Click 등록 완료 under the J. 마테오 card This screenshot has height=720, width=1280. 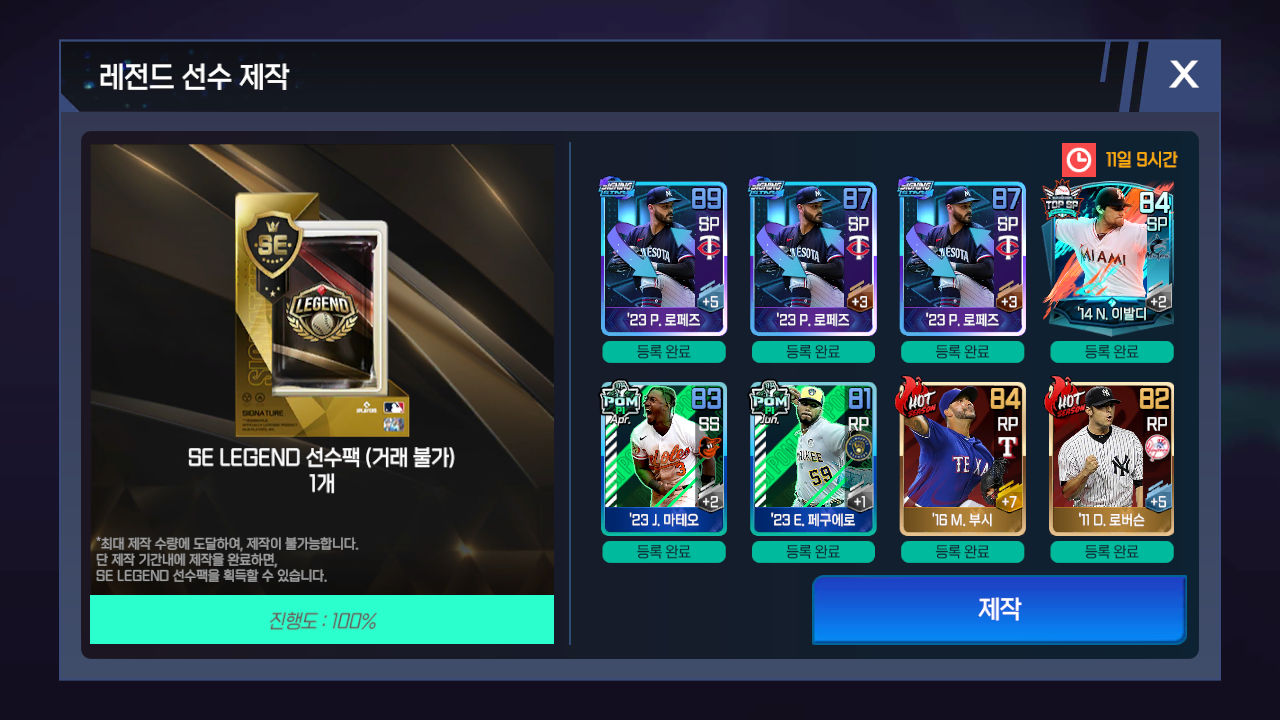click(663, 552)
